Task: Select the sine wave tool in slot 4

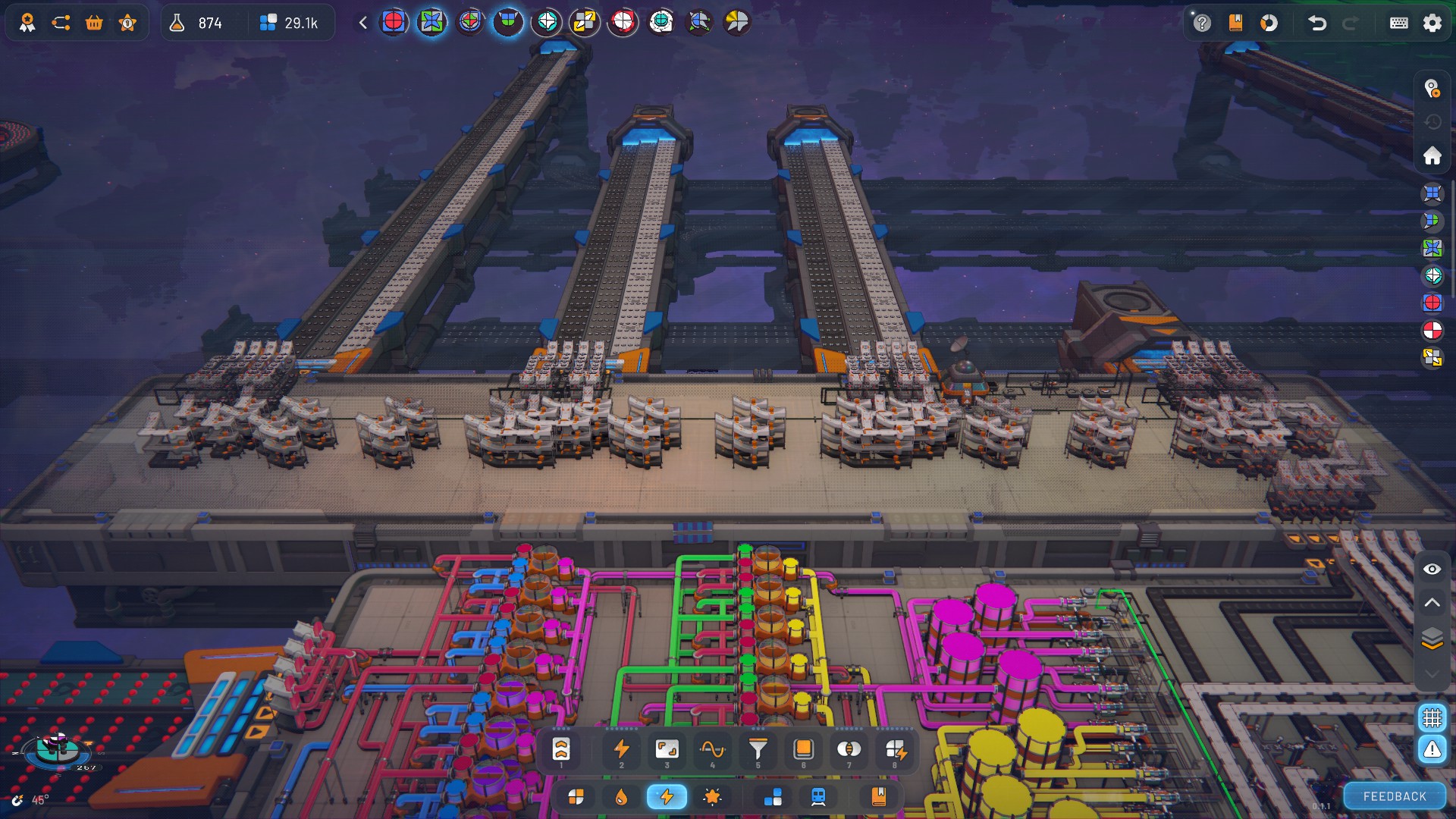Action: 712,750
